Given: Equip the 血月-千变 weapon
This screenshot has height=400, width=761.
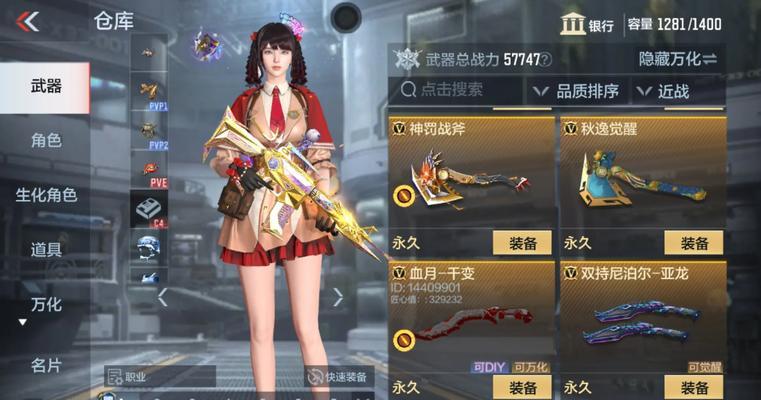Looking at the screenshot, I should click(523, 387).
